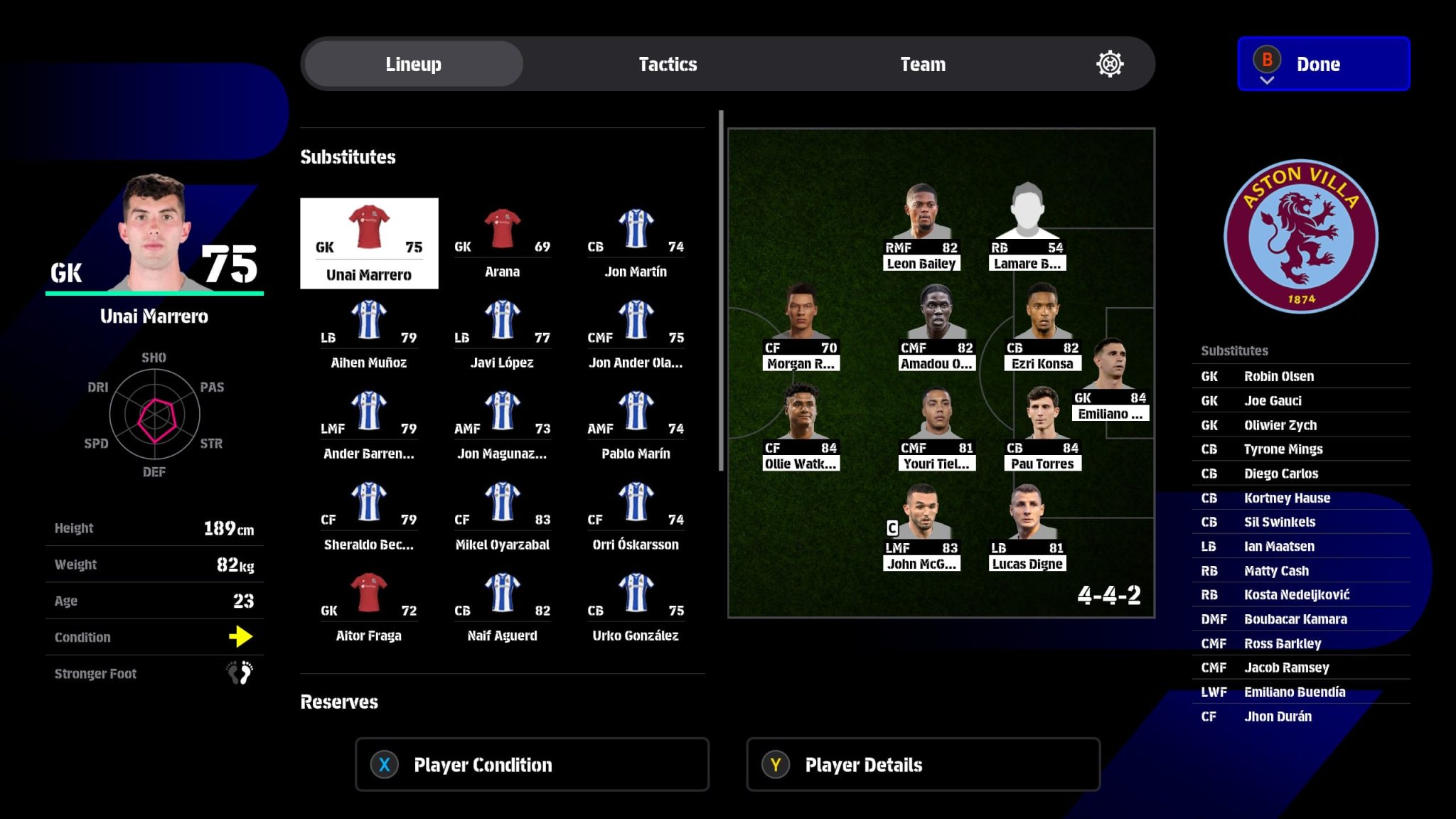The width and height of the screenshot is (1456, 819).
Task: Confirm with the Done button
Action: [x=1323, y=64]
